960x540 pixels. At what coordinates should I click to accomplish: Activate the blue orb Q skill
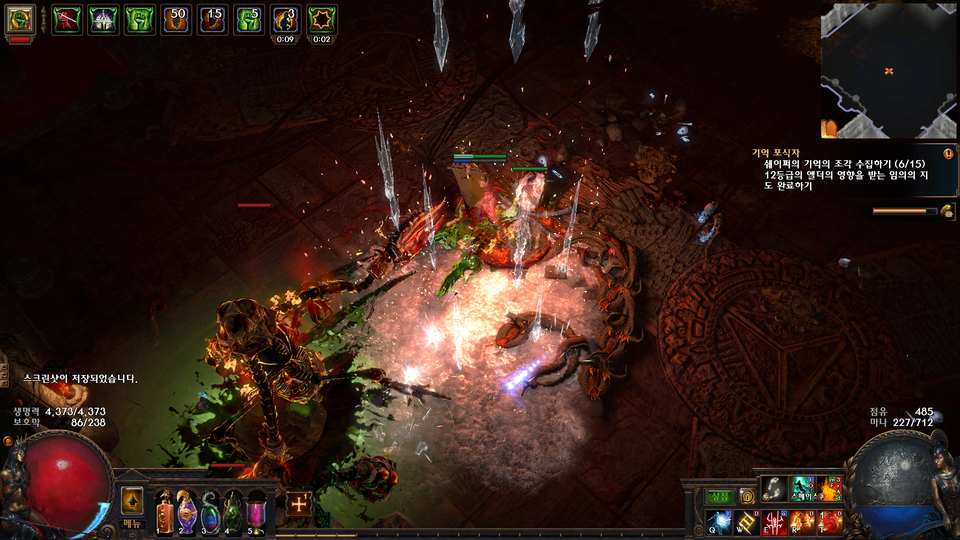click(x=720, y=521)
